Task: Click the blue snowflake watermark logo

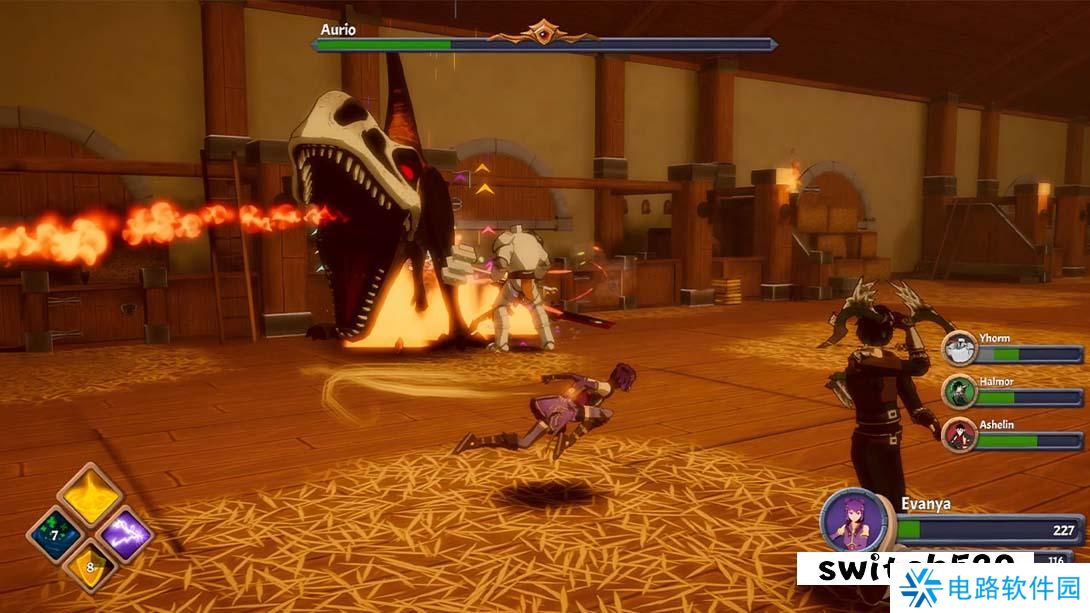Action: (918, 589)
